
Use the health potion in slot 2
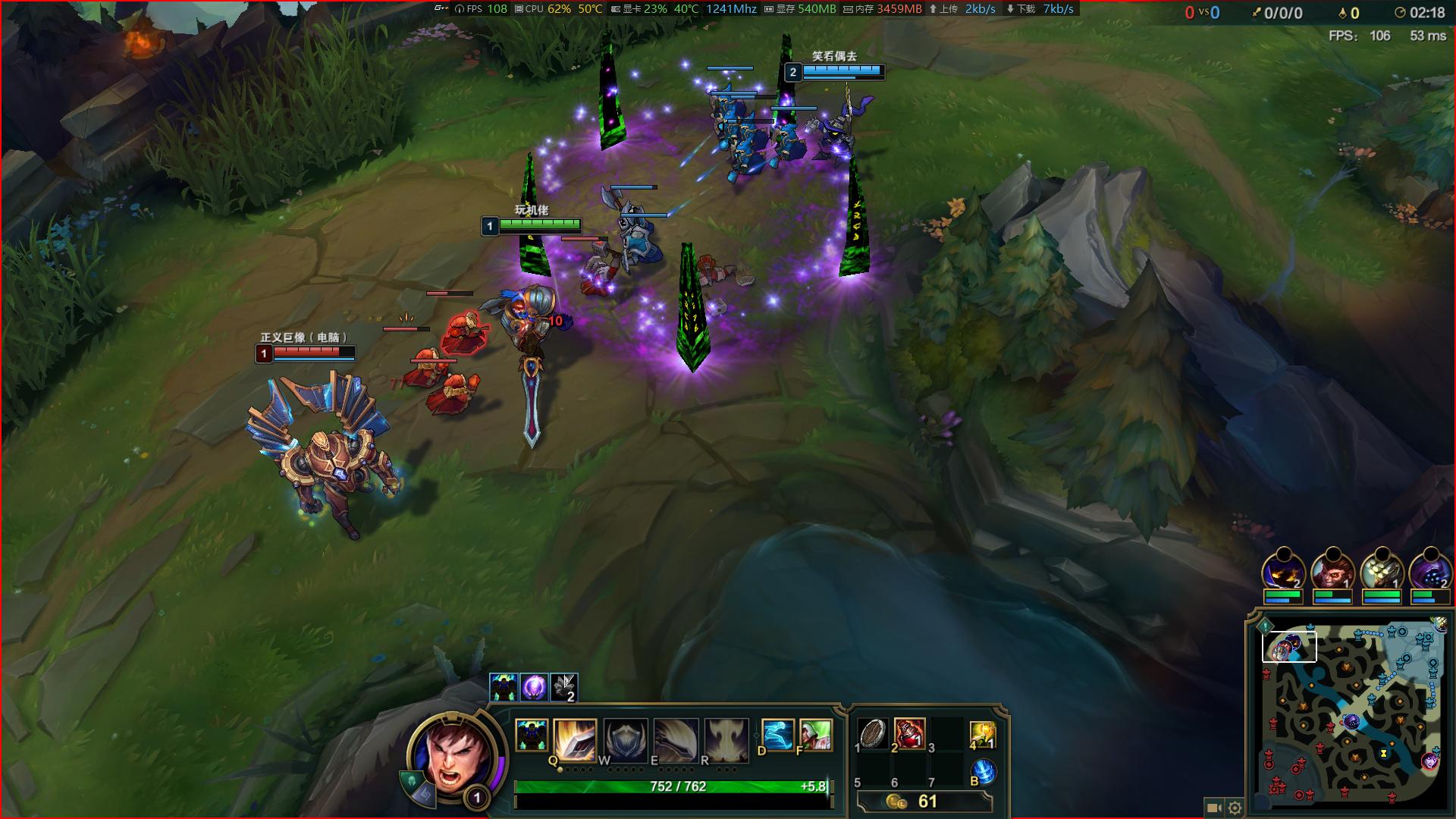coord(909,733)
